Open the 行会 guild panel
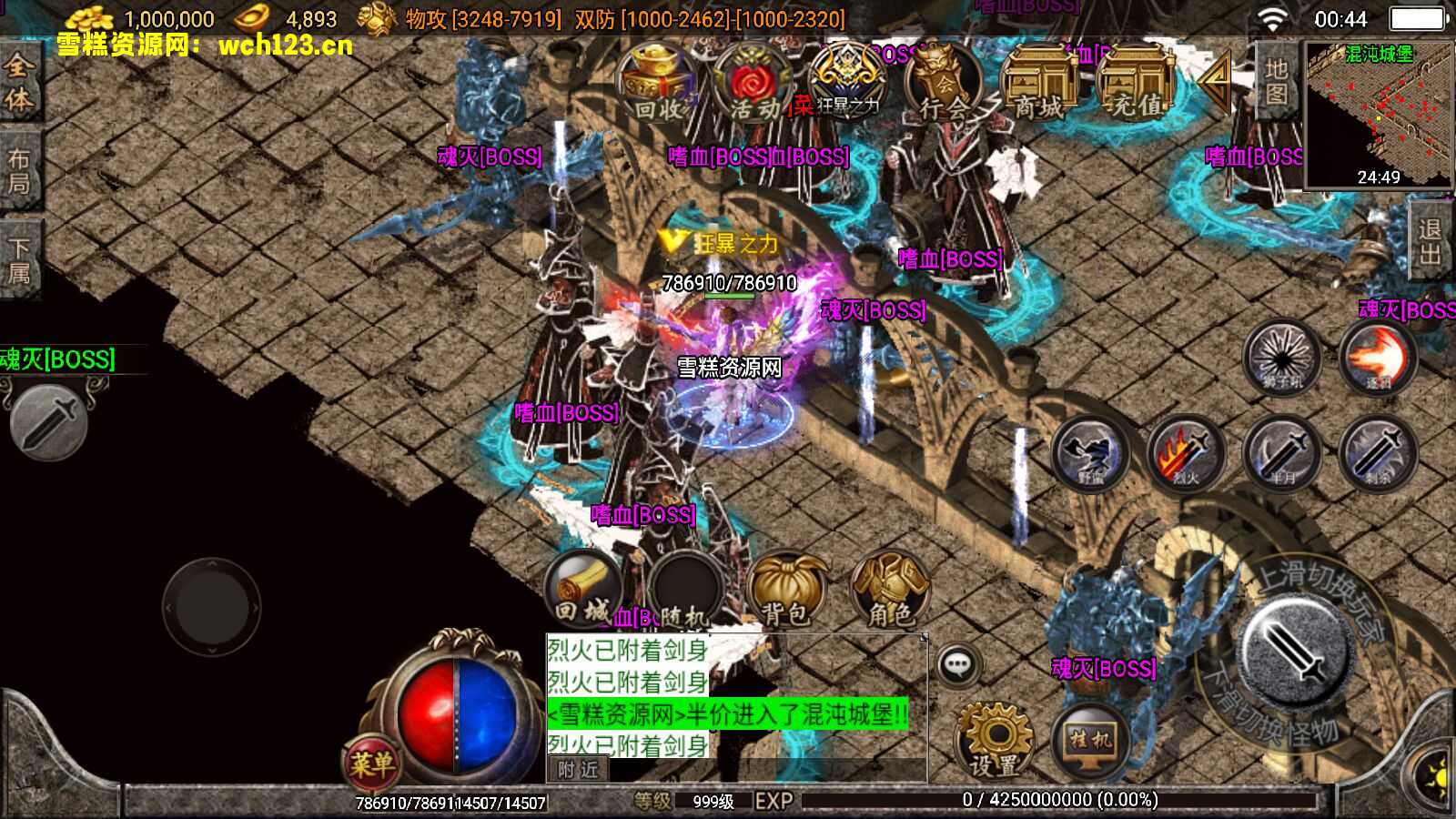The width and height of the screenshot is (1456, 819). pyautogui.click(x=942, y=84)
